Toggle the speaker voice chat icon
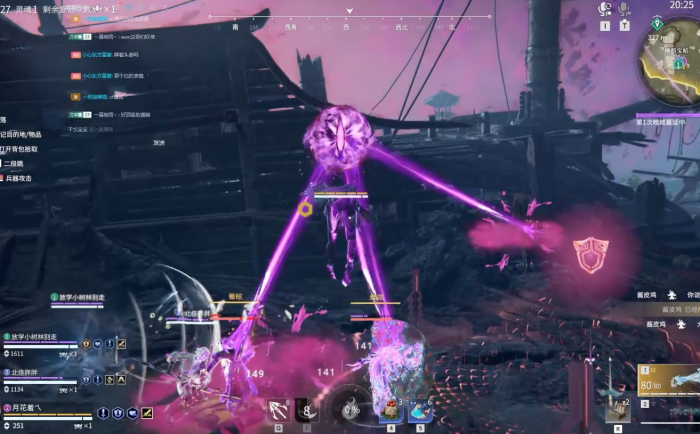 [x=604, y=9]
